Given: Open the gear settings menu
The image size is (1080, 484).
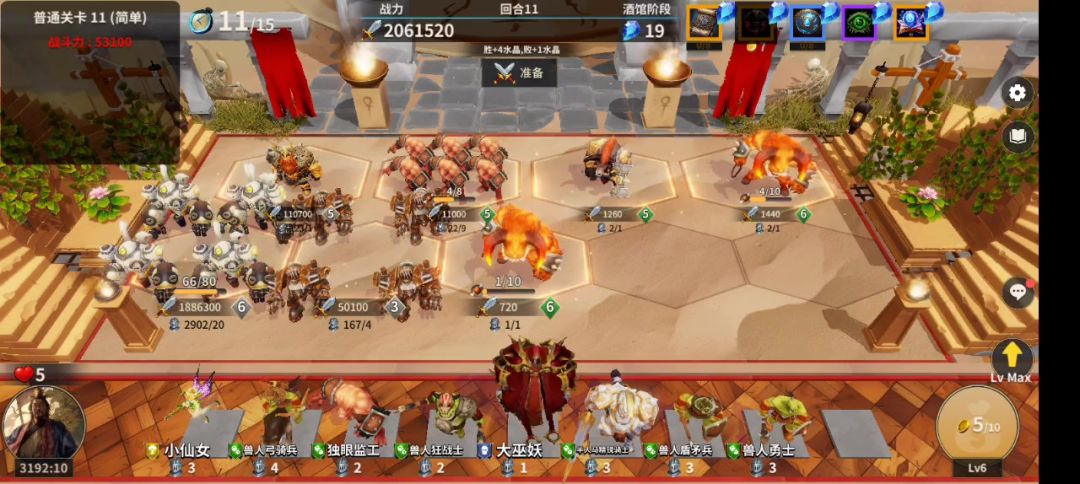Looking at the screenshot, I should [x=1017, y=93].
